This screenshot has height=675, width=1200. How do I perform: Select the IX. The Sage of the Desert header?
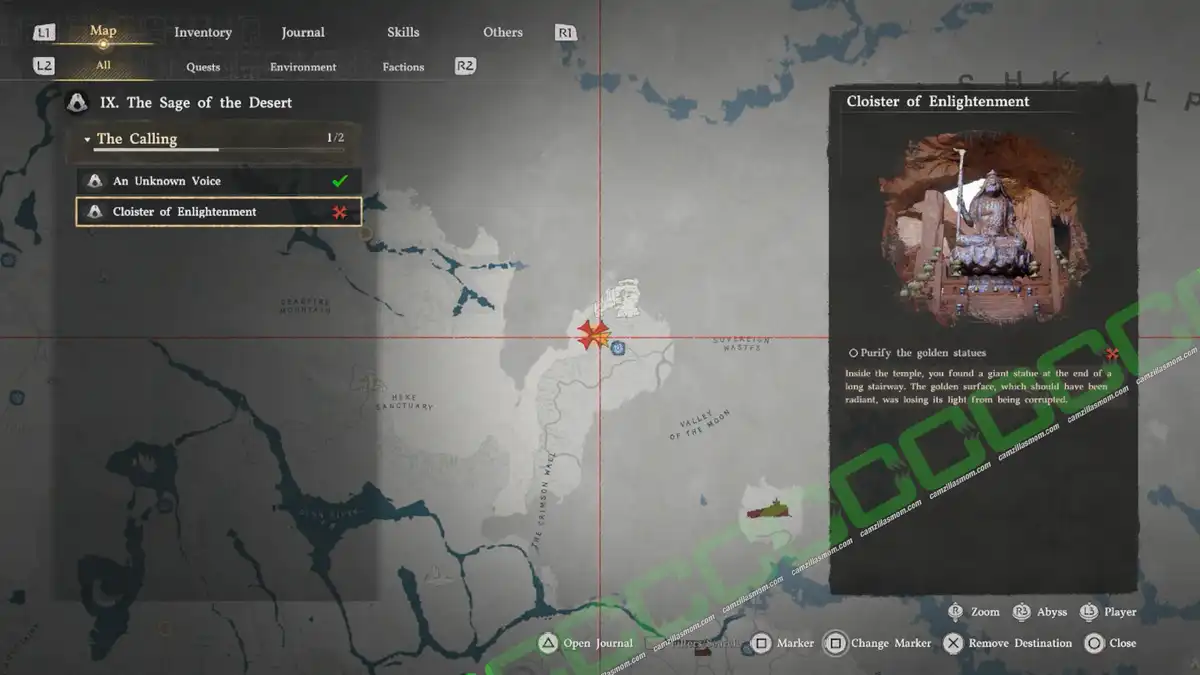[208, 102]
